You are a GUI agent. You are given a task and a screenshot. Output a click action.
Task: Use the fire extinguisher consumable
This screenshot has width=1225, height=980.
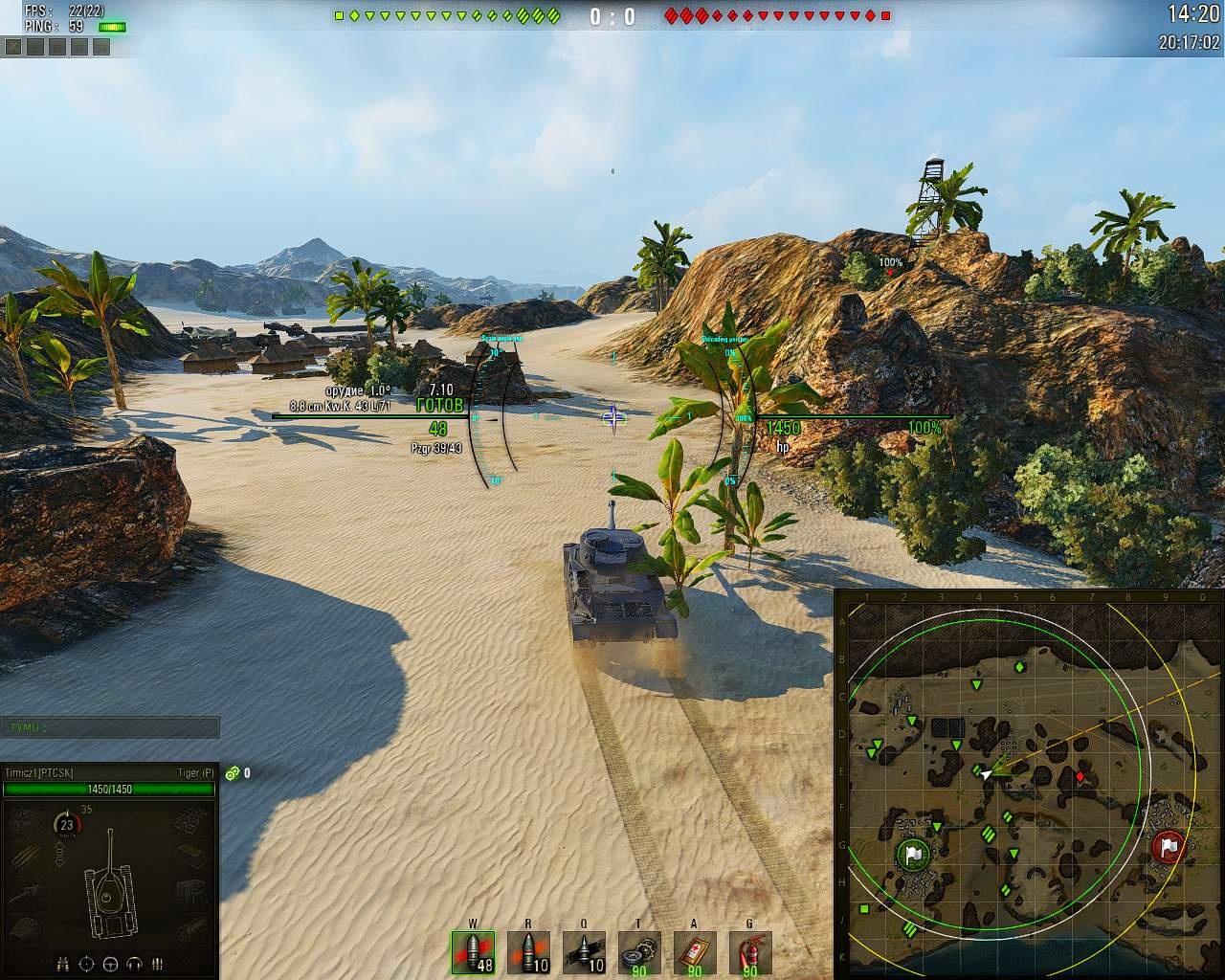pos(749,952)
